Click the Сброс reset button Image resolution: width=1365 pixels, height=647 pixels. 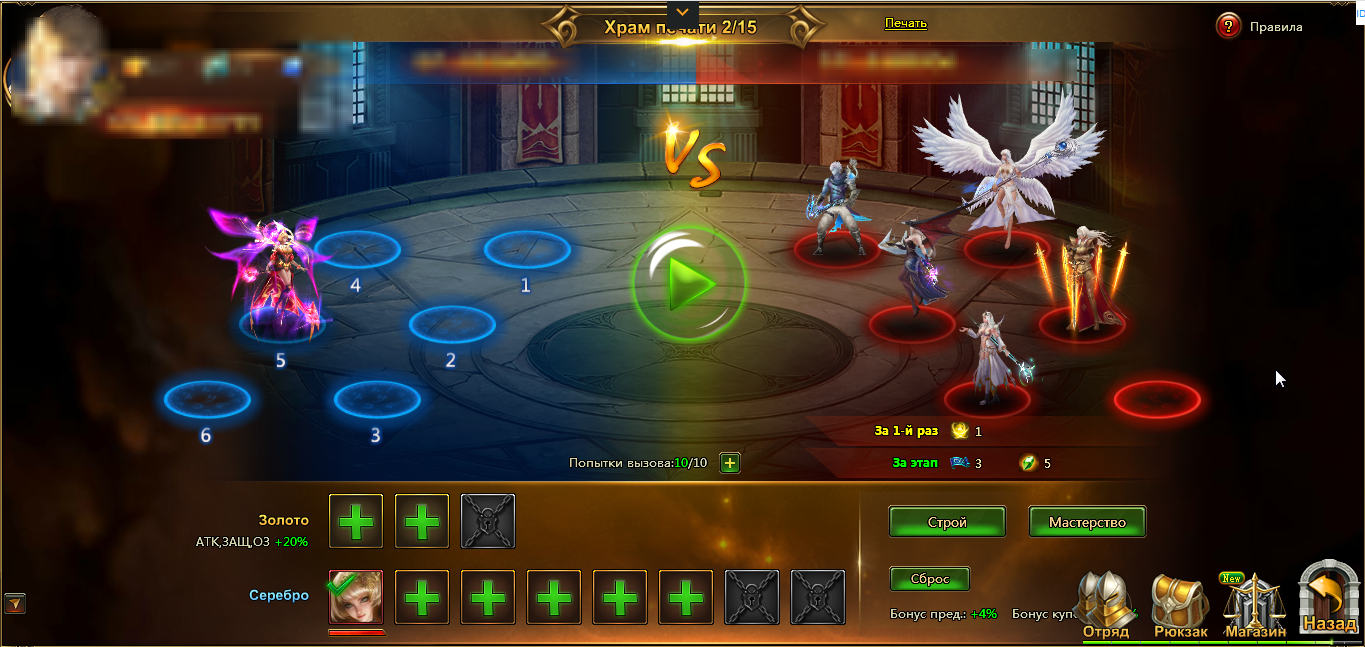[929, 579]
